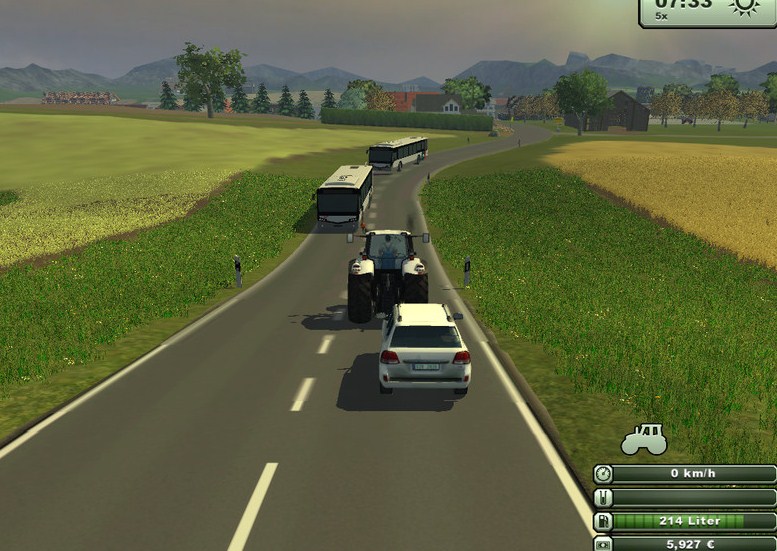This screenshot has width=777, height=551.
Task: Click the fuel pump icon
Action: pos(603,521)
